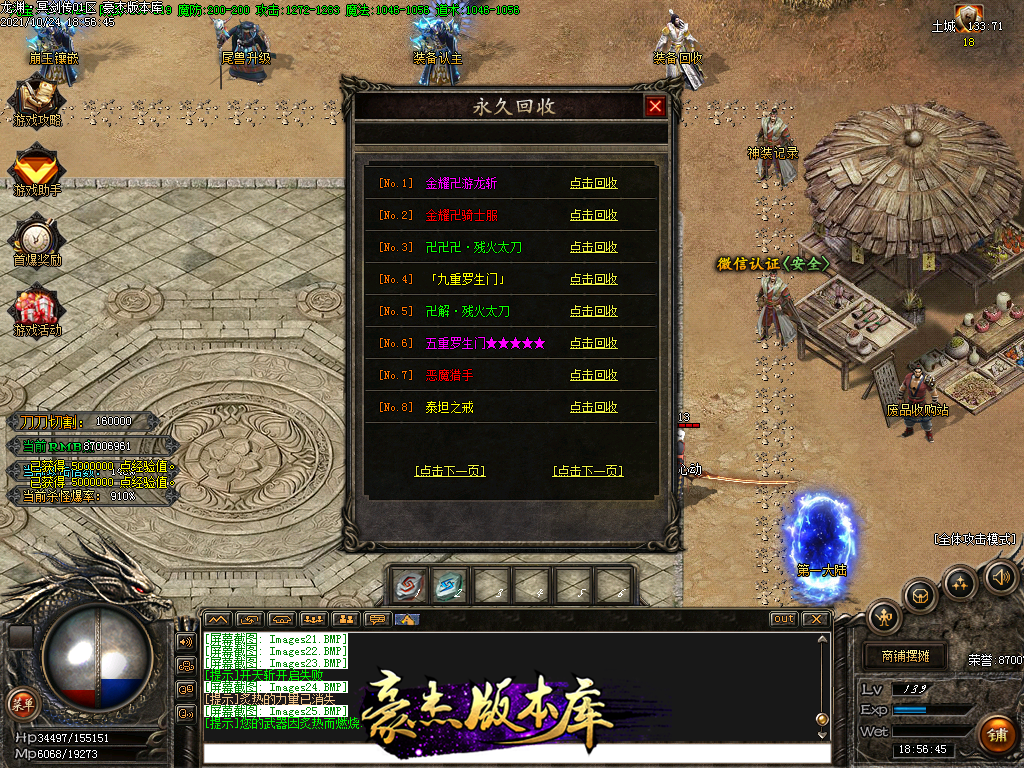Click 点击回收 beside 金耀卍骑士服
Image resolution: width=1024 pixels, height=768 pixels.
coord(593,215)
